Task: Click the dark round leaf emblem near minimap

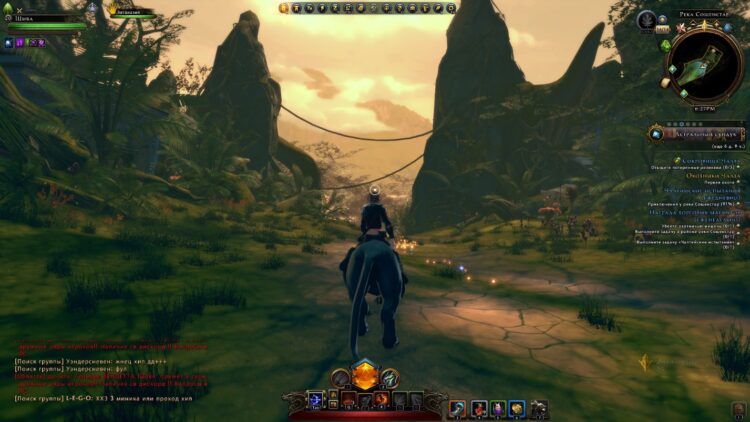Action: pyautogui.click(x=648, y=19)
